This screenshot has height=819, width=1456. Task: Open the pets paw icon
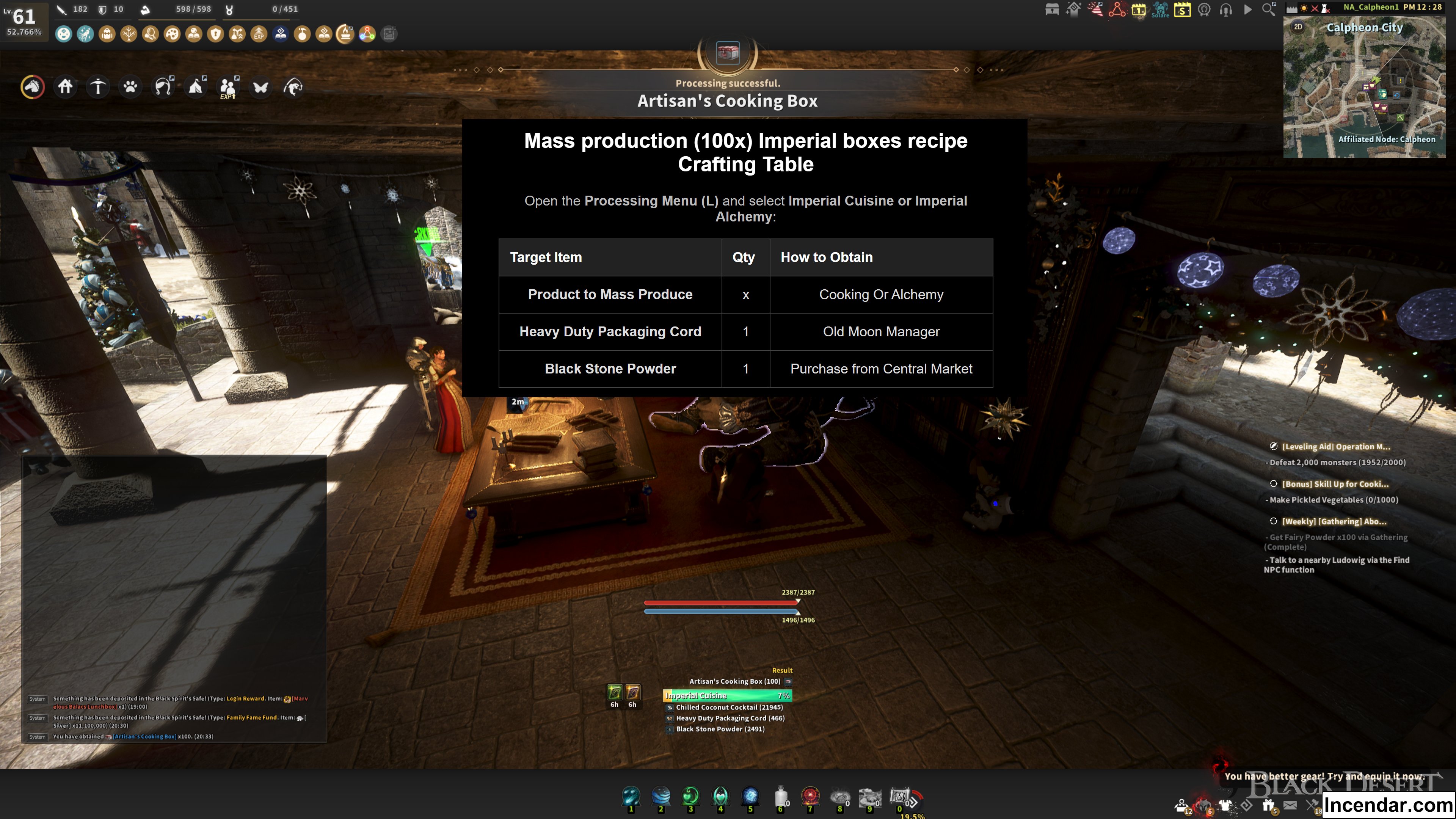tap(130, 87)
